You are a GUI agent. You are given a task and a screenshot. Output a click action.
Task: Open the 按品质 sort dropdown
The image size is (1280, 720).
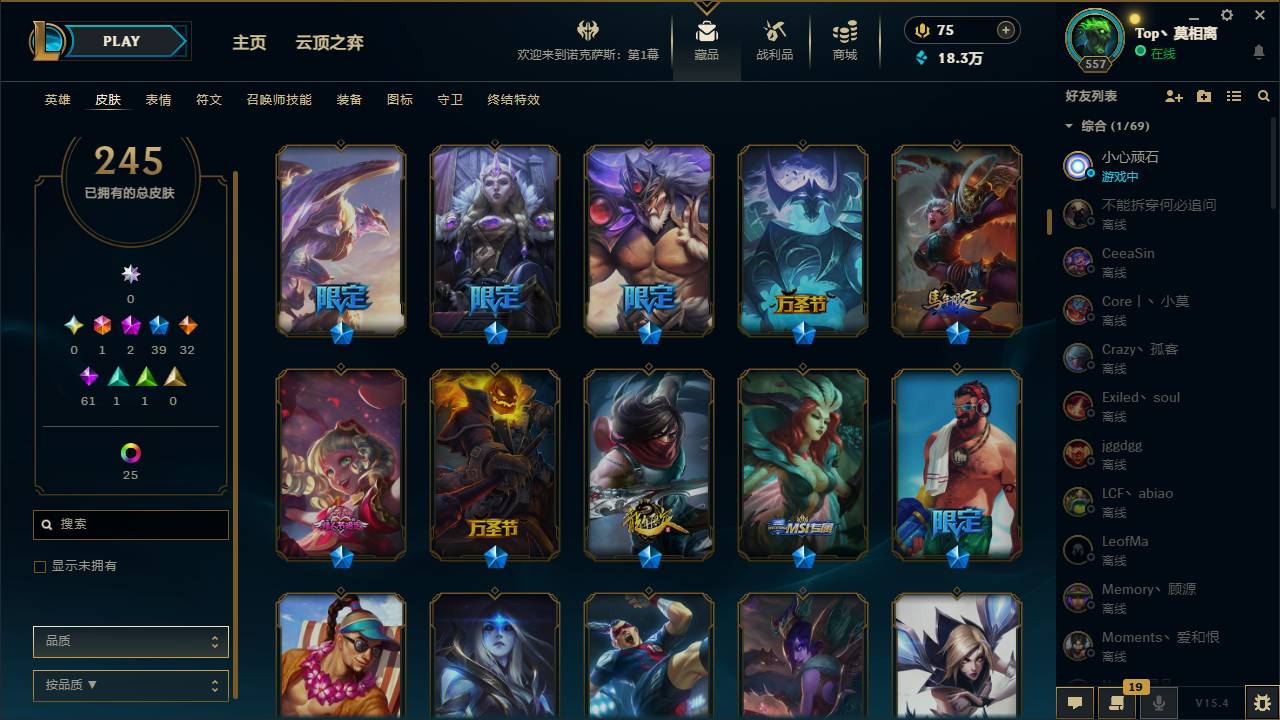130,686
